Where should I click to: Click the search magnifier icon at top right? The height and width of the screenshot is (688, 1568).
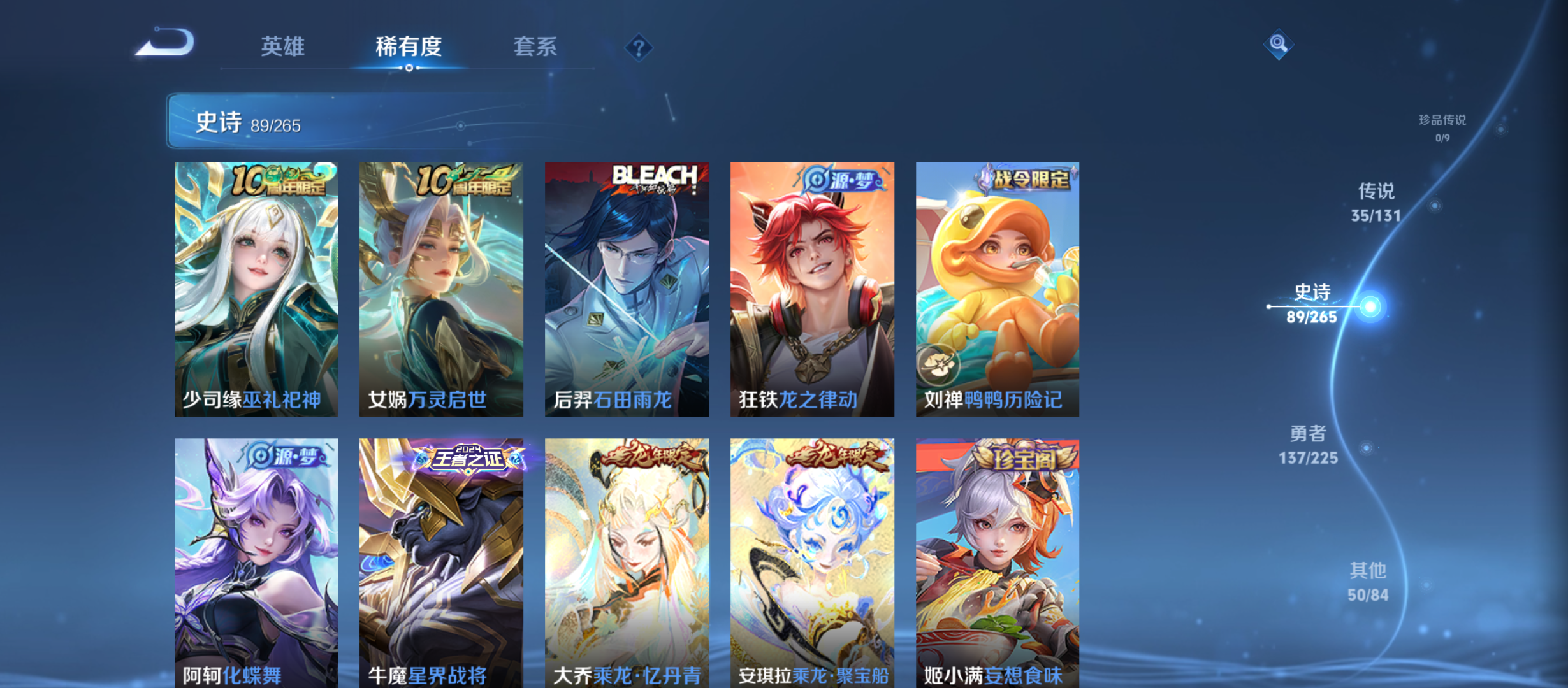(x=1277, y=43)
